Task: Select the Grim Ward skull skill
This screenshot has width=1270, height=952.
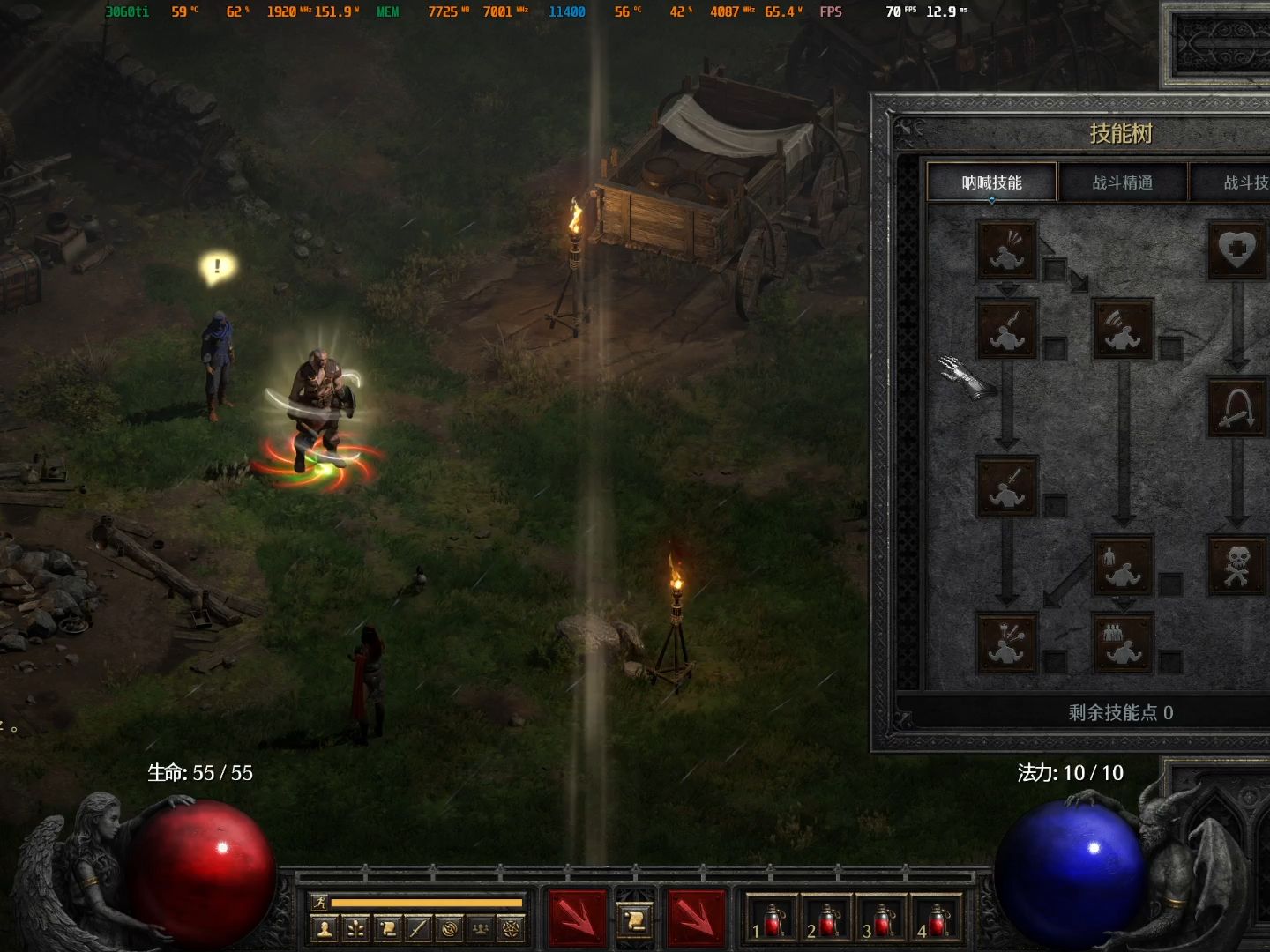Action: pyautogui.click(x=1236, y=565)
